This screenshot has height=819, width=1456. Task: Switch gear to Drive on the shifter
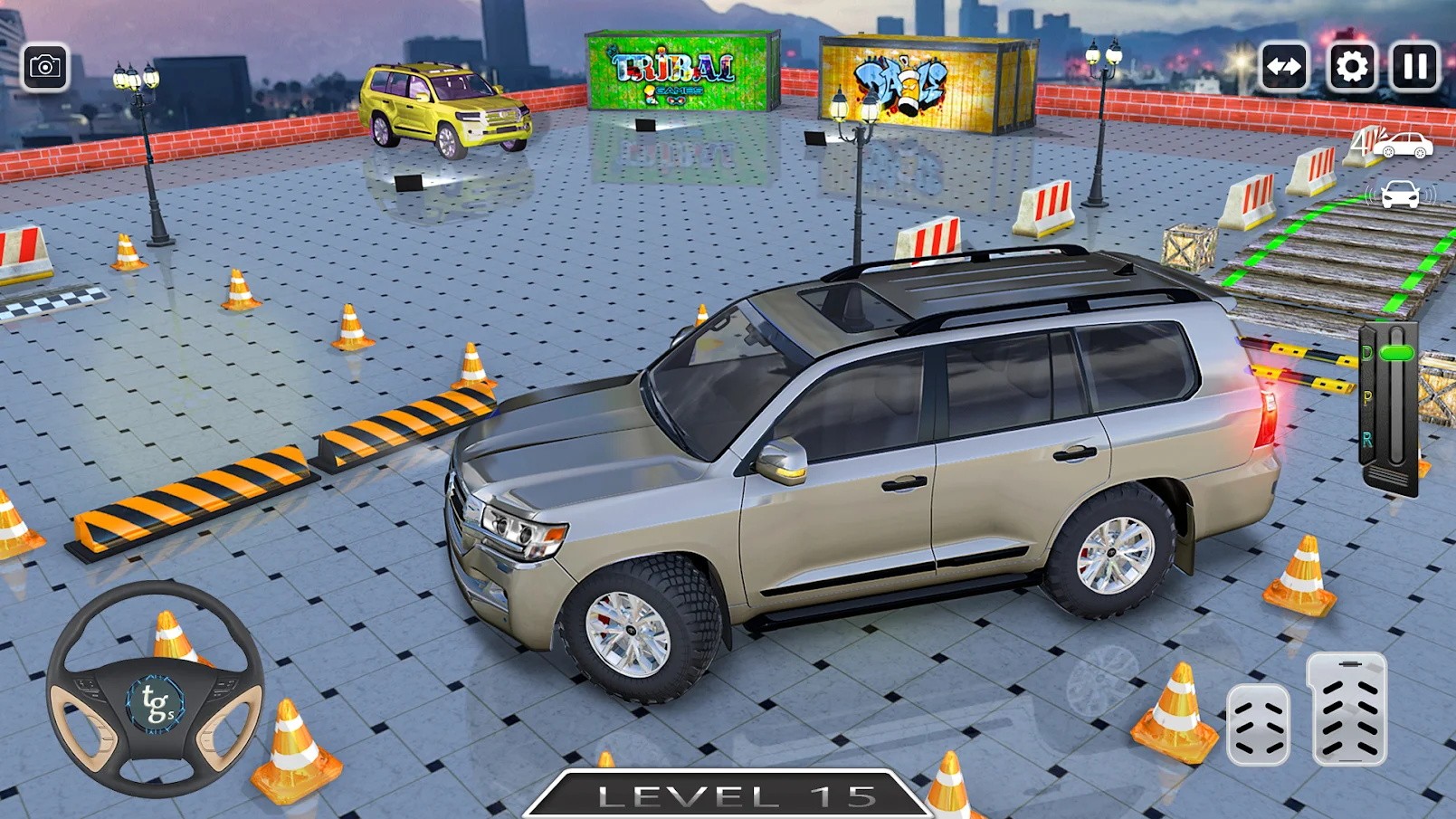pyautogui.click(x=1366, y=352)
